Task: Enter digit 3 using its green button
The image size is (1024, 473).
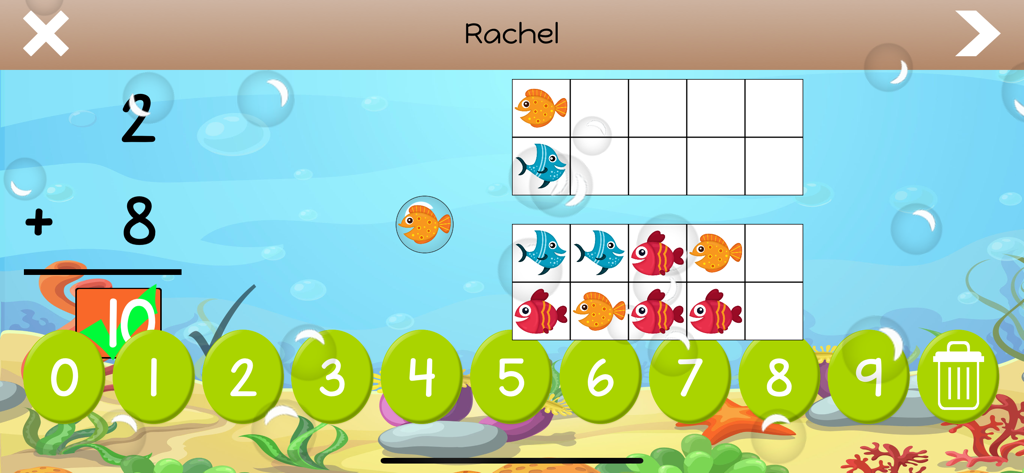Action: tap(332, 377)
